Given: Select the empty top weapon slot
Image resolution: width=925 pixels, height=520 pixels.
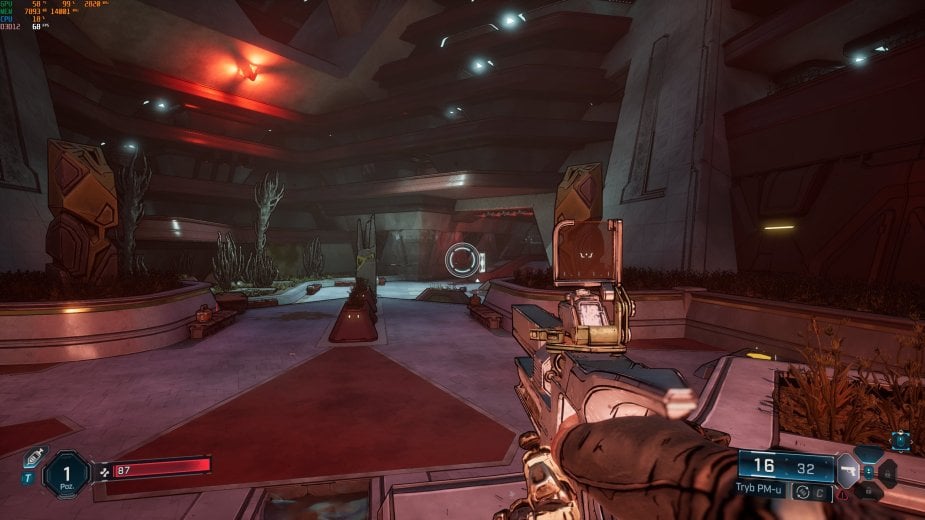Looking at the screenshot, I should [867, 453].
